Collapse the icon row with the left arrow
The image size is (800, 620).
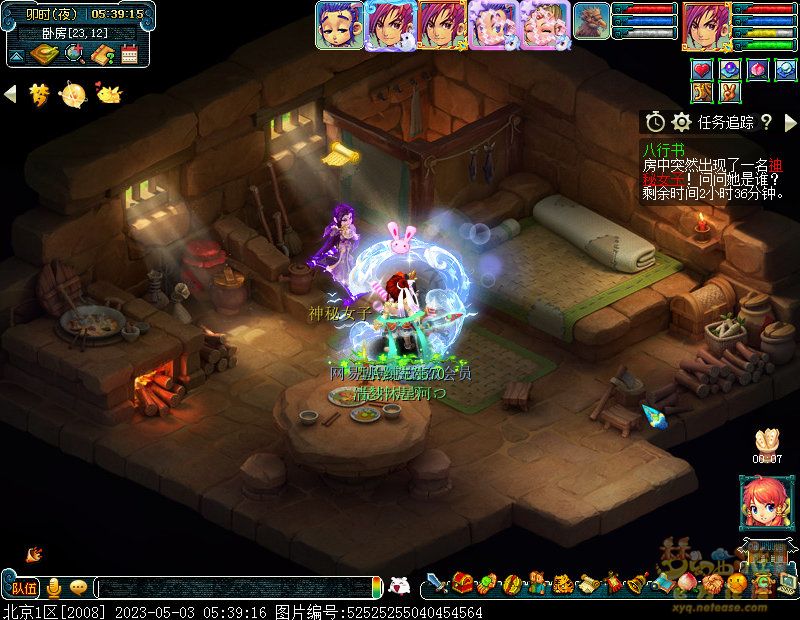coord(11,94)
